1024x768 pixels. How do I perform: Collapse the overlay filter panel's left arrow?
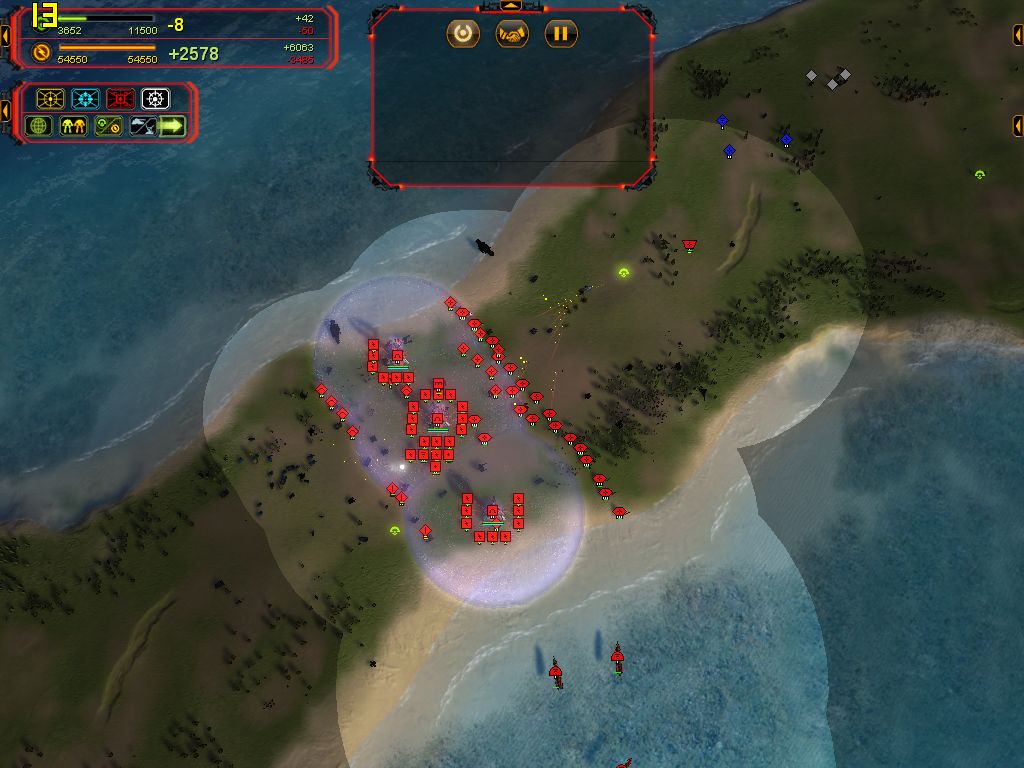[x=5, y=110]
